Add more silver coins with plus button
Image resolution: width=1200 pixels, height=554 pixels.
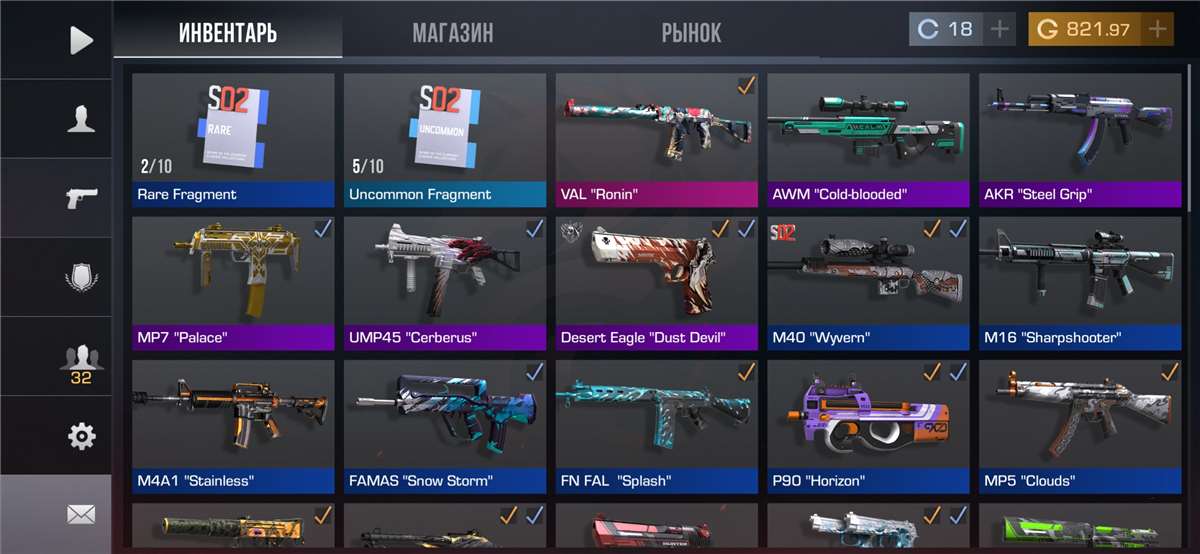point(999,29)
